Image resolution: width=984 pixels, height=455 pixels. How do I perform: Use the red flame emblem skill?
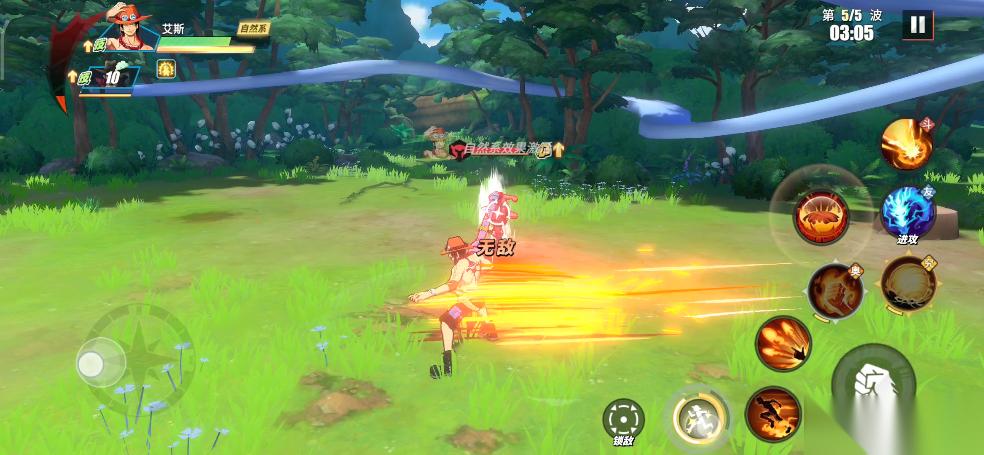point(821,216)
